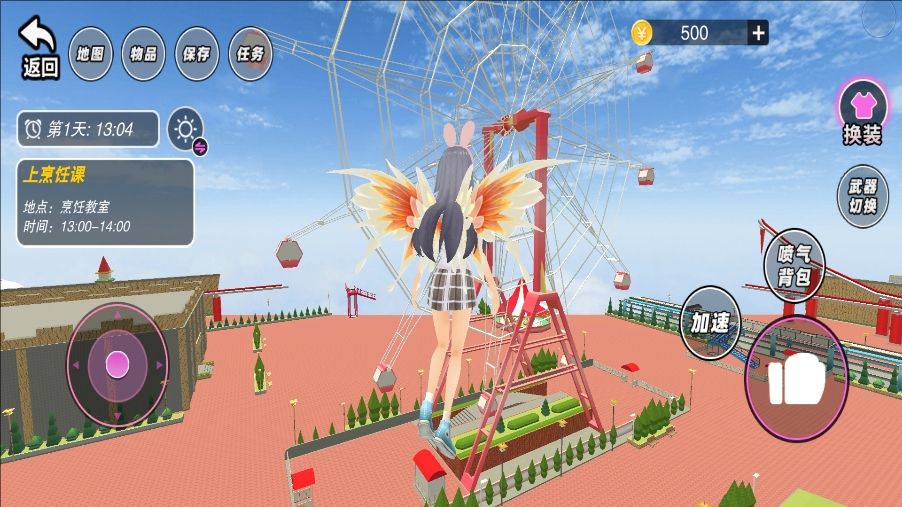Activate the 喷气背包 jetpack

tap(793, 265)
